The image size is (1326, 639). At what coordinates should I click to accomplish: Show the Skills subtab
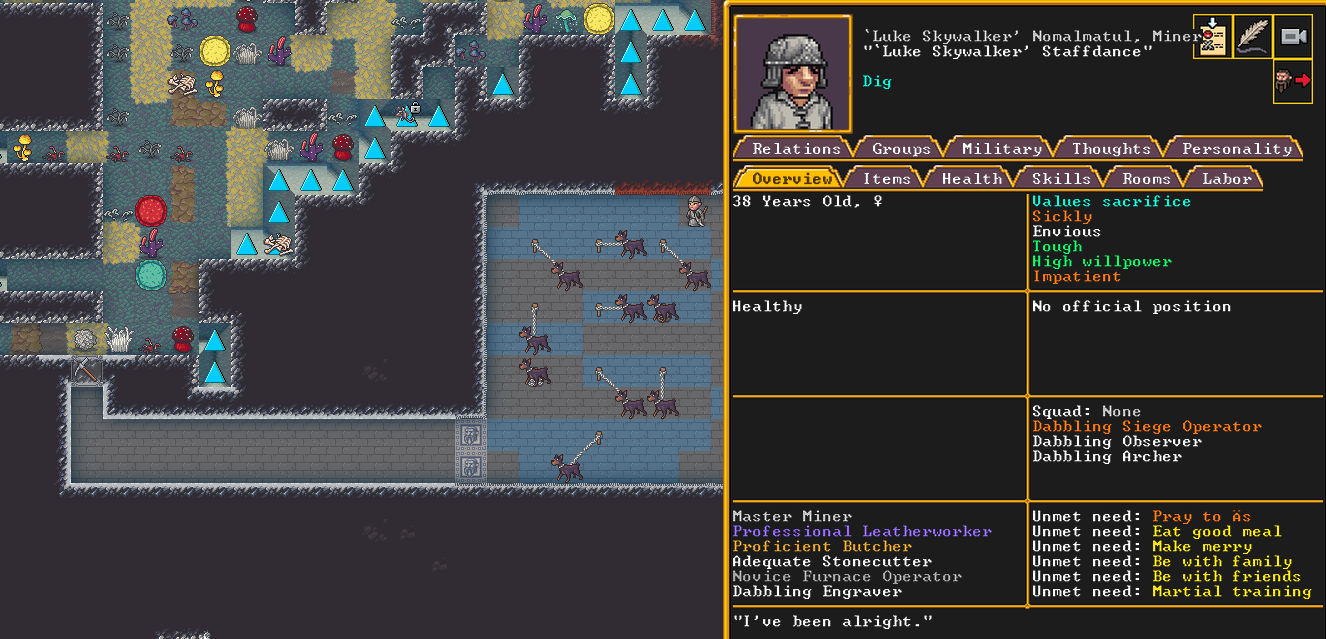pyautogui.click(x=1060, y=179)
